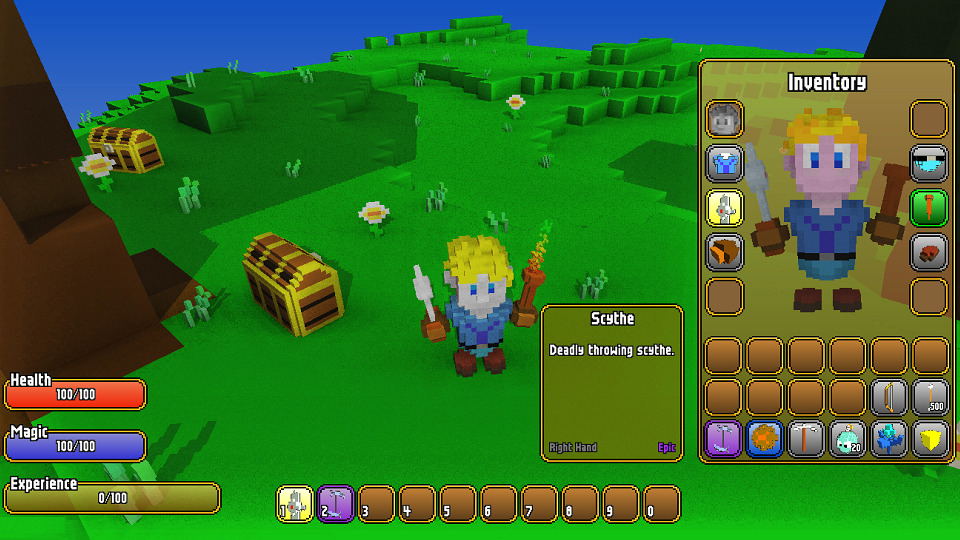Click the brown glove slot beside the character
960x540 pixels.
tap(725, 252)
